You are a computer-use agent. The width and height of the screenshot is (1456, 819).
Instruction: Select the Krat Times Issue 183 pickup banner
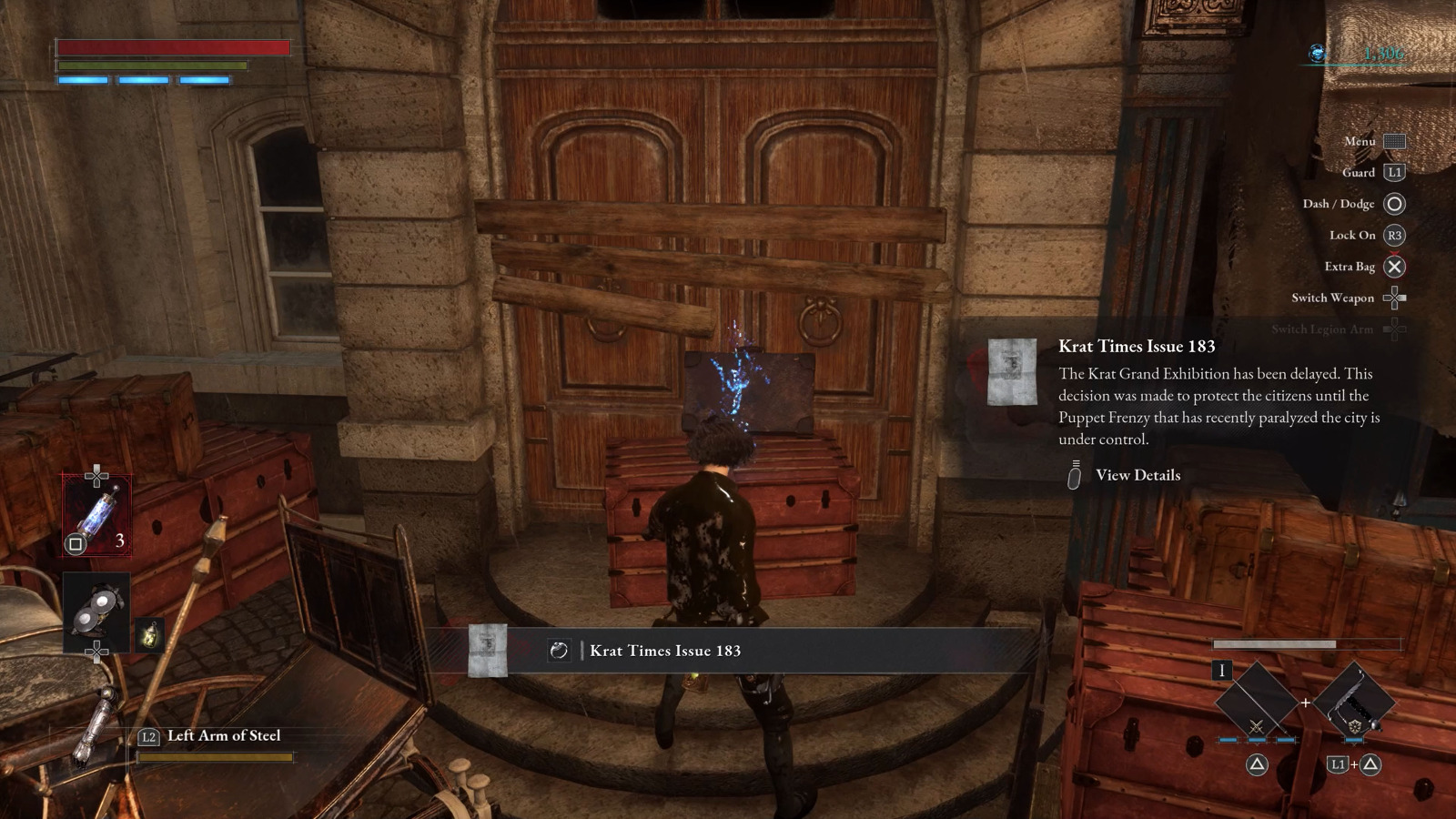coord(664,651)
